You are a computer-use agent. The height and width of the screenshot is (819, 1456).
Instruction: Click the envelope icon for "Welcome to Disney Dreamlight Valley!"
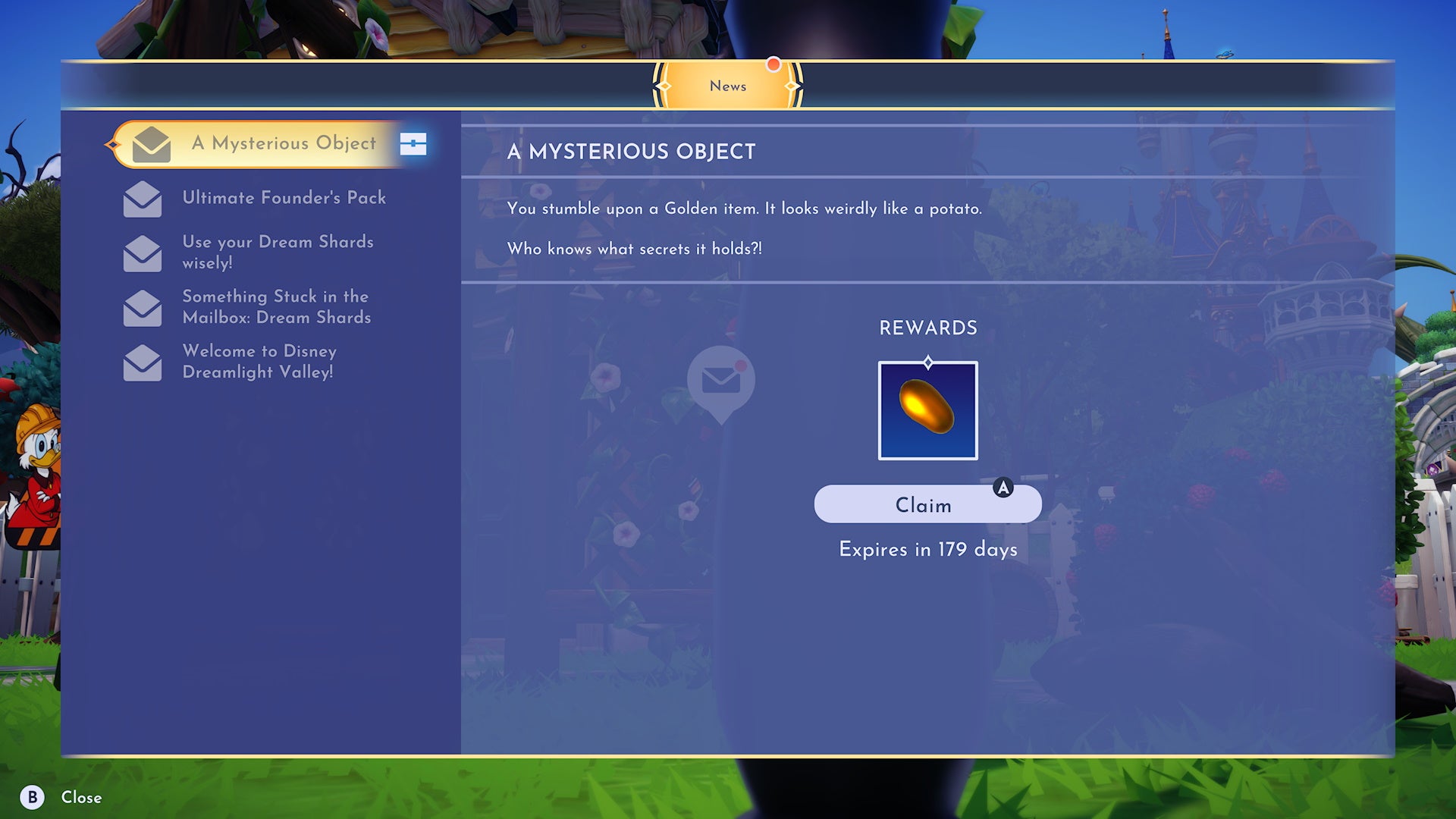[x=143, y=362]
